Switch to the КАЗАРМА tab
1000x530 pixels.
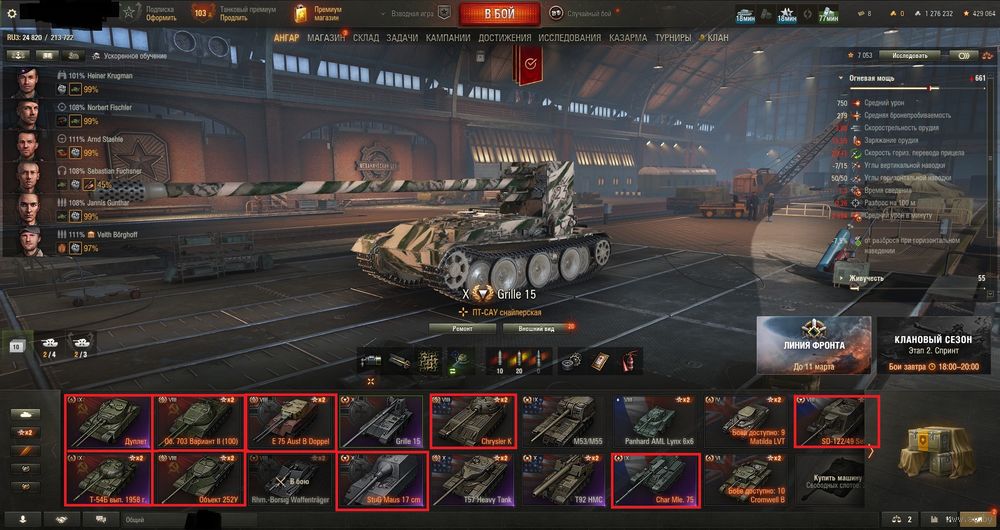point(629,38)
